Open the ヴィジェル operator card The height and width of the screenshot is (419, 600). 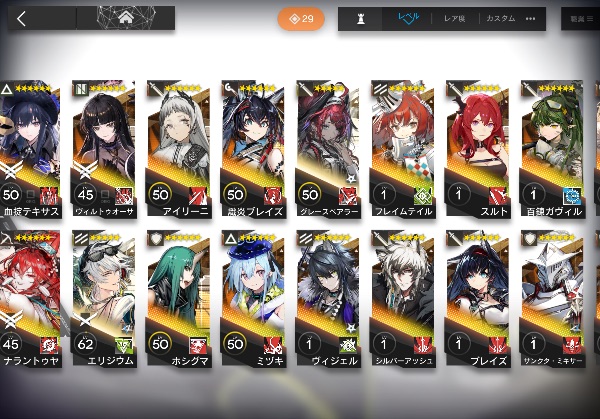(x=326, y=300)
